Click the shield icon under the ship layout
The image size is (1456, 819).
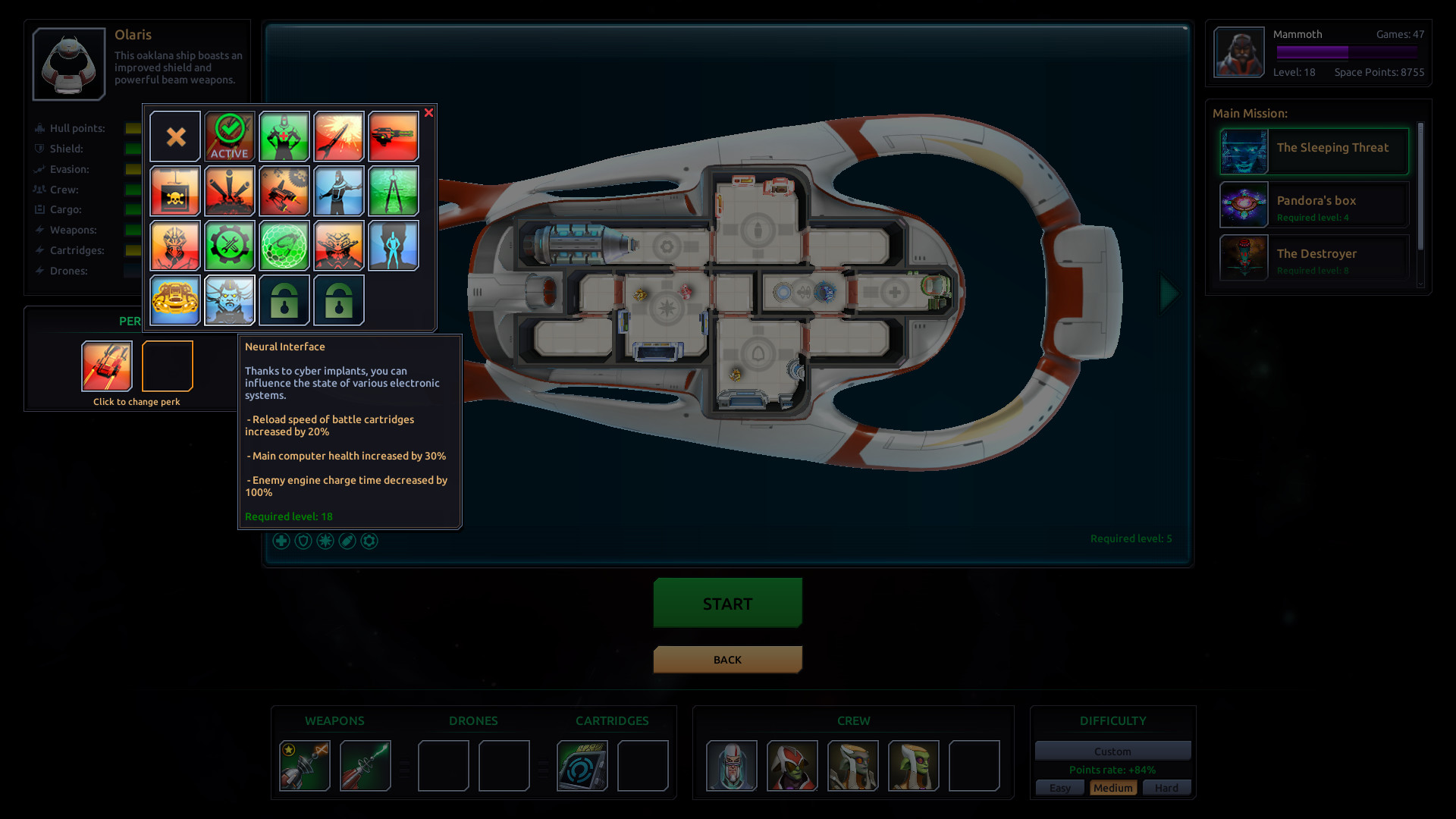click(x=303, y=541)
